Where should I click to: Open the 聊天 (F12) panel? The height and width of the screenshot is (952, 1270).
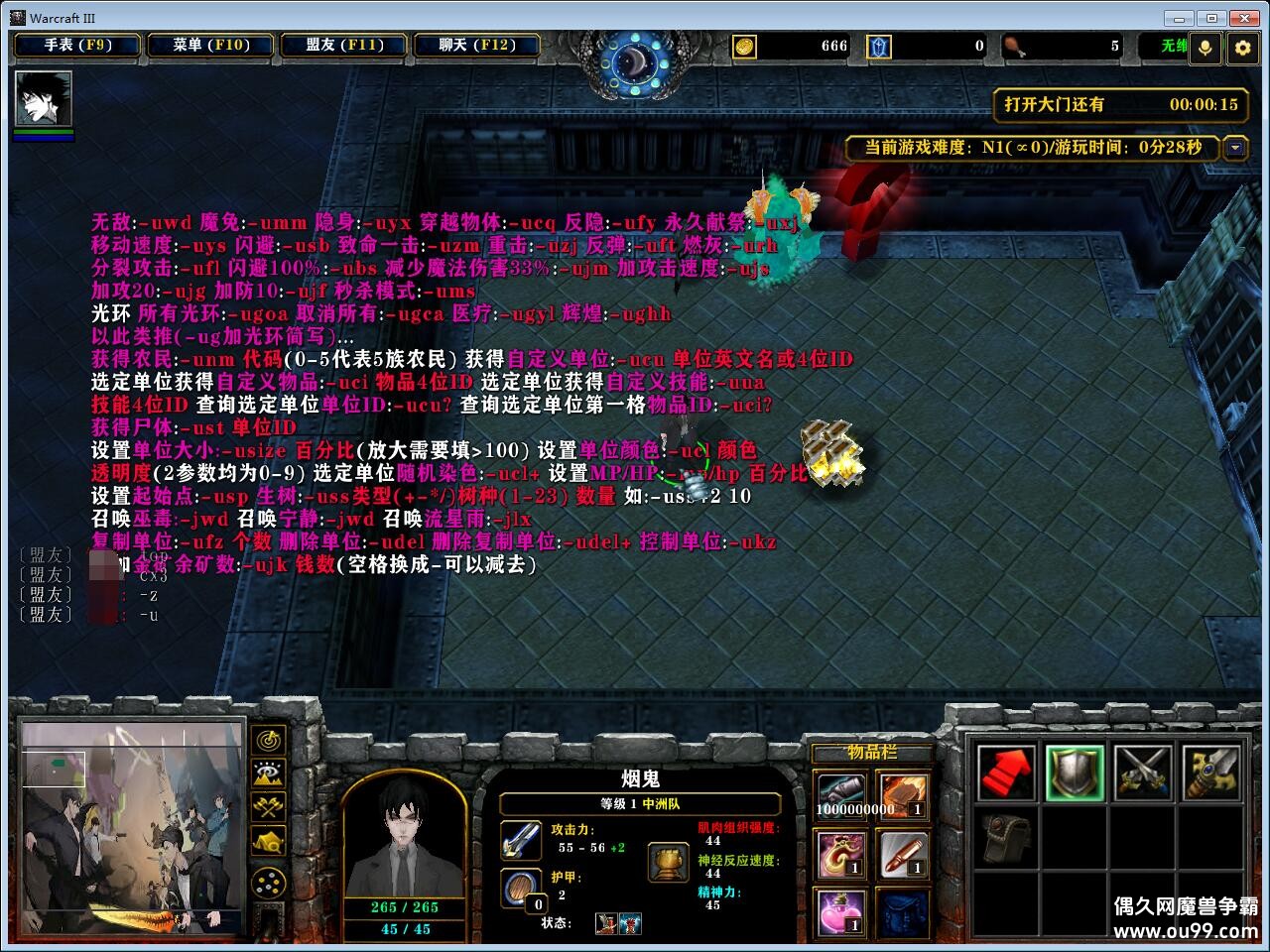click(x=477, y=46)
